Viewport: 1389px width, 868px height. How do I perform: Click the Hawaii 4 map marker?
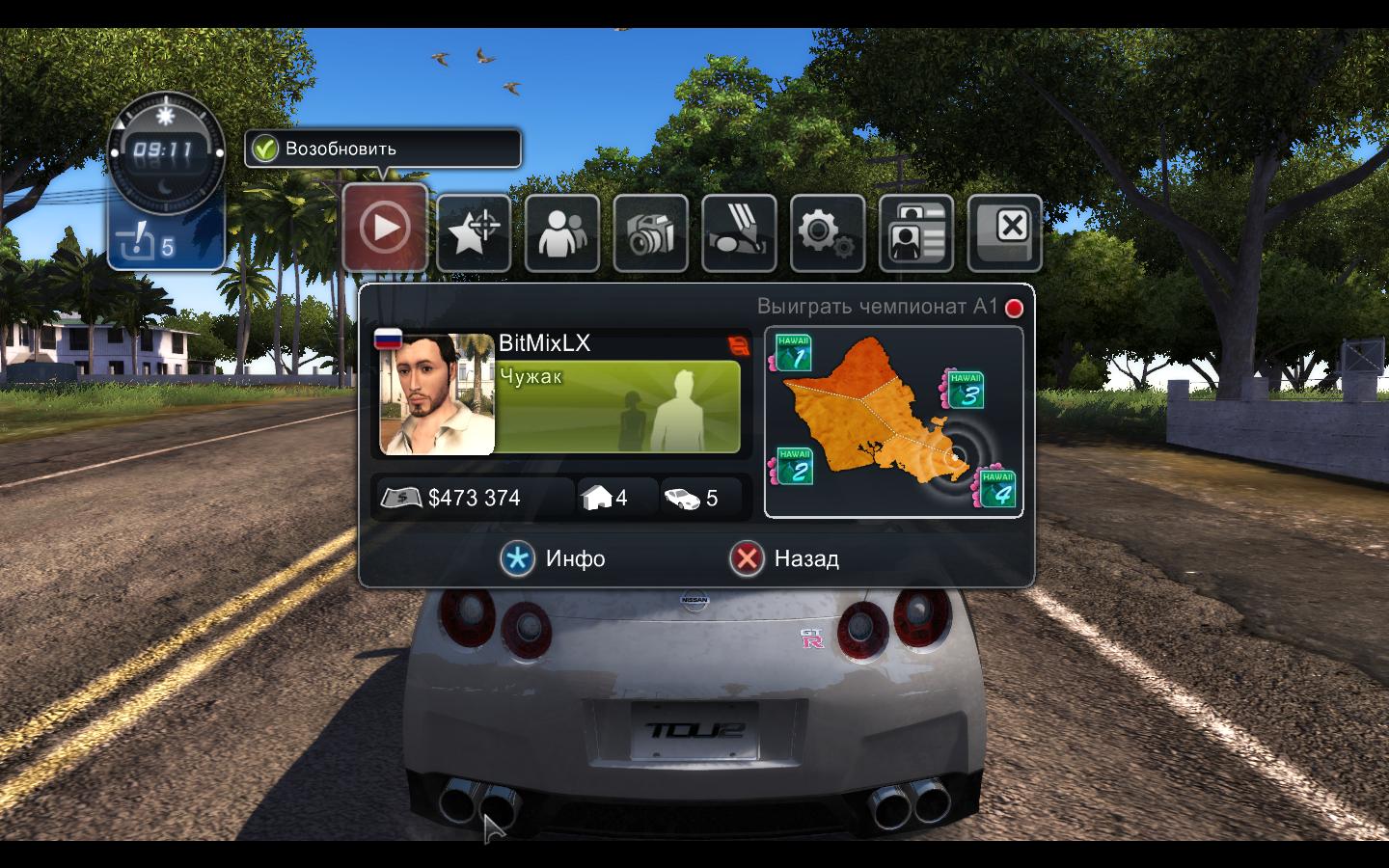coord(996,488)
